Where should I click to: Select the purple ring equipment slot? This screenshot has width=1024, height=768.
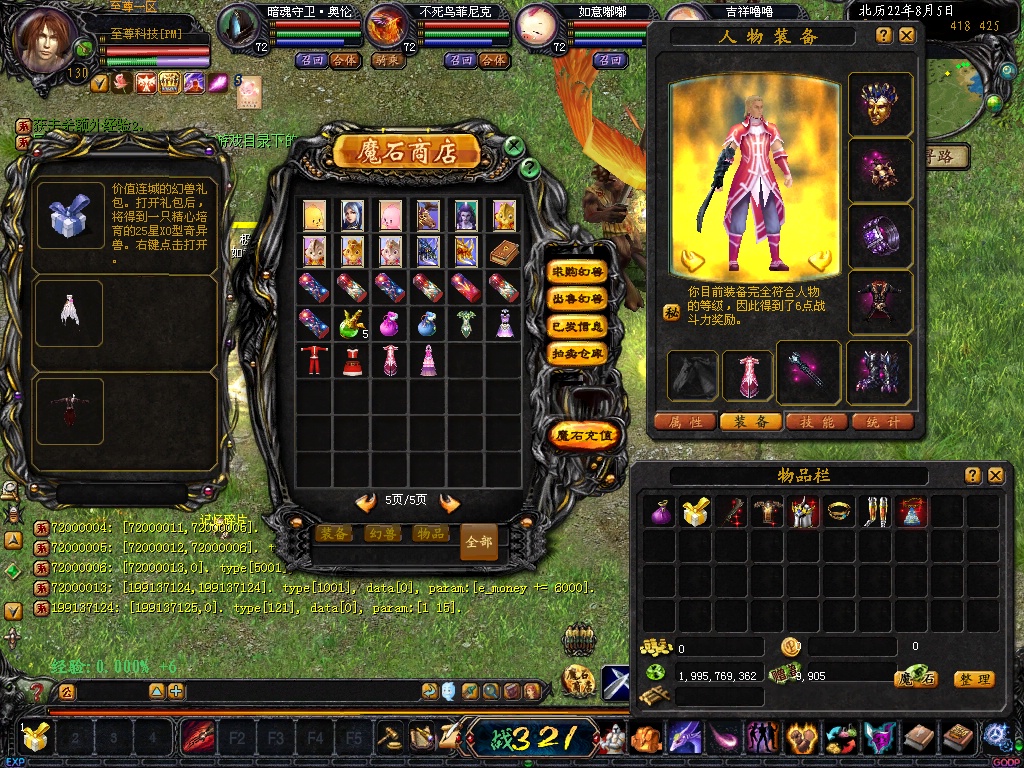[880, 236]
